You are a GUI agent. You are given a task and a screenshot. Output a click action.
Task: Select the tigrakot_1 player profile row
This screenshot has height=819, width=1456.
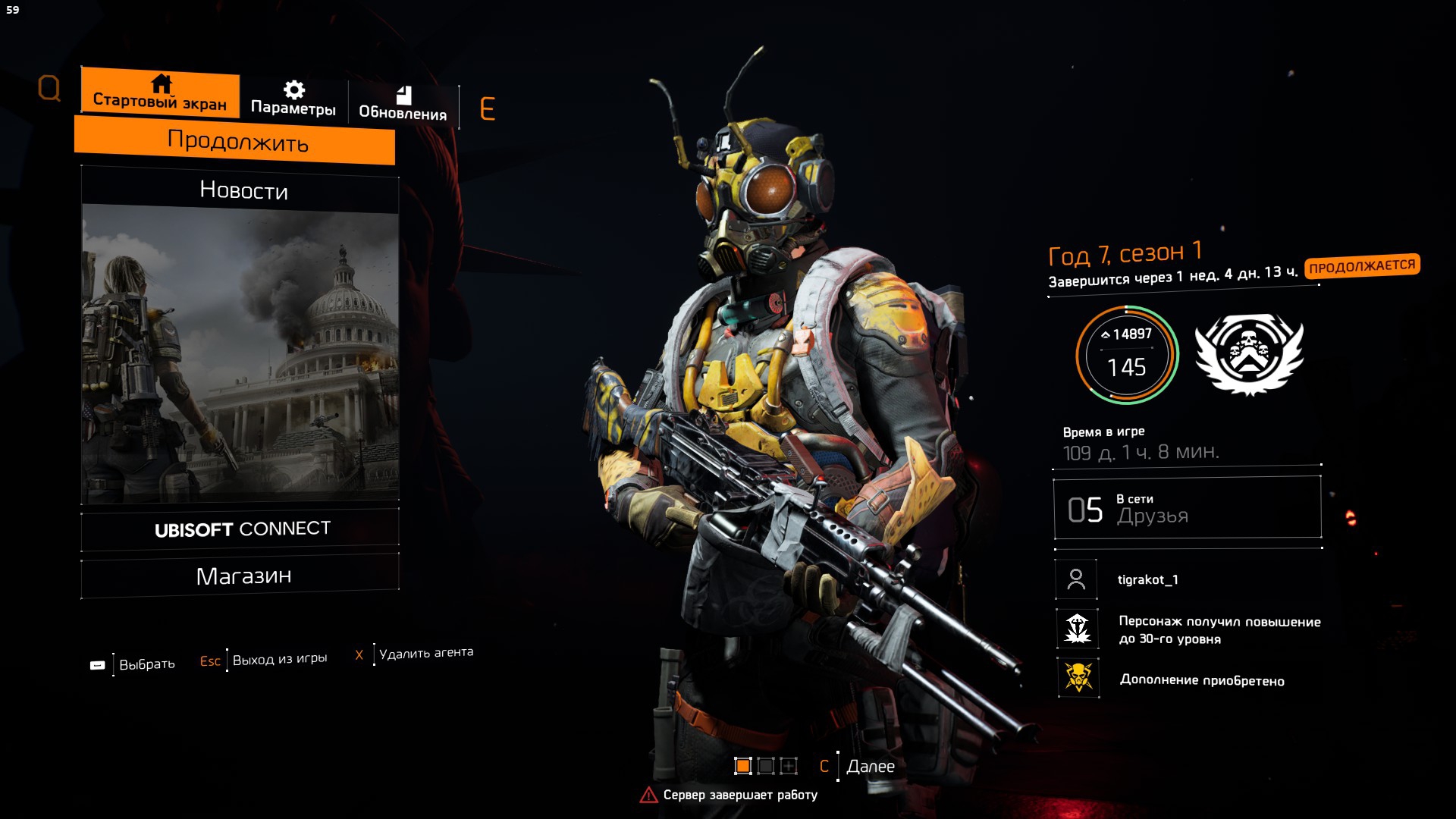tap(1147, 579)
